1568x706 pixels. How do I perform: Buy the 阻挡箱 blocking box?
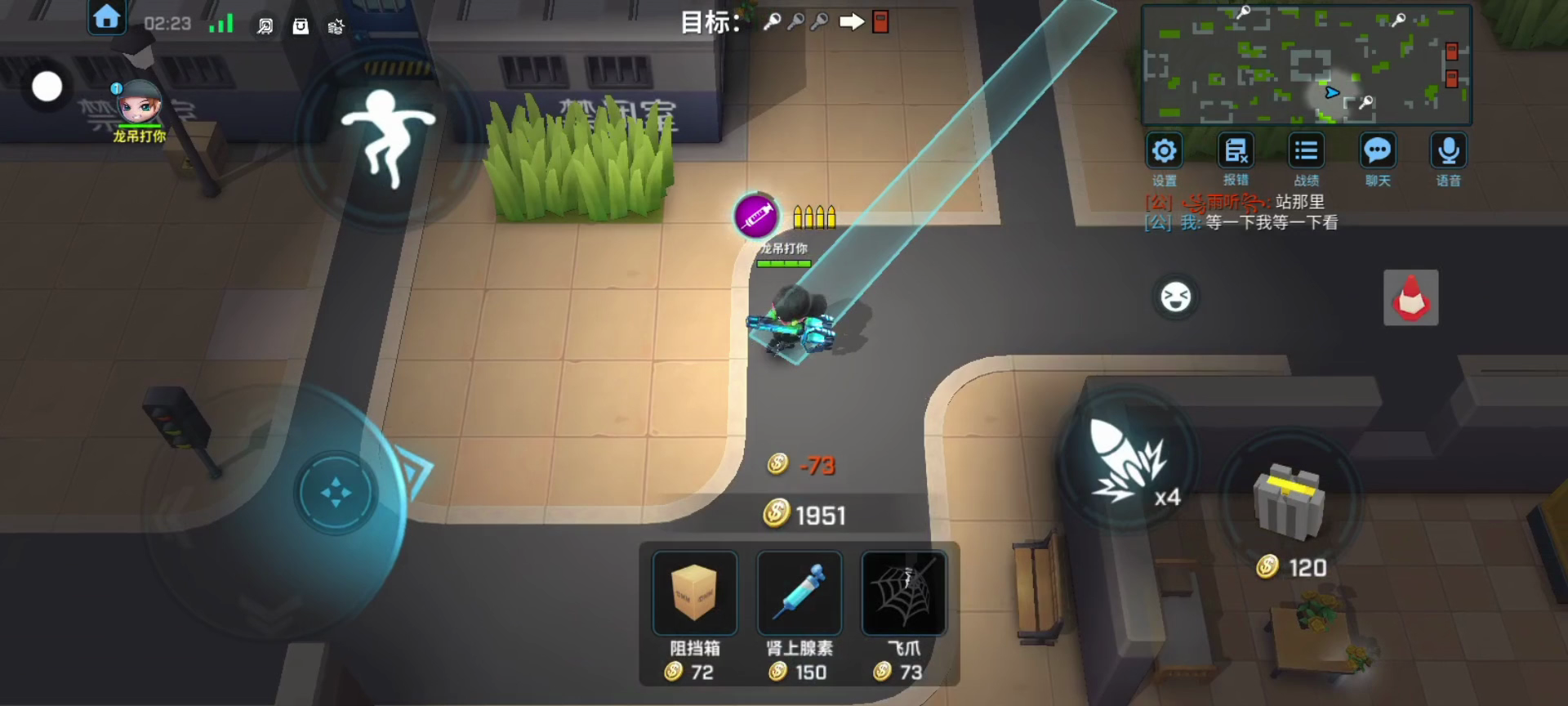click(694, 593)
